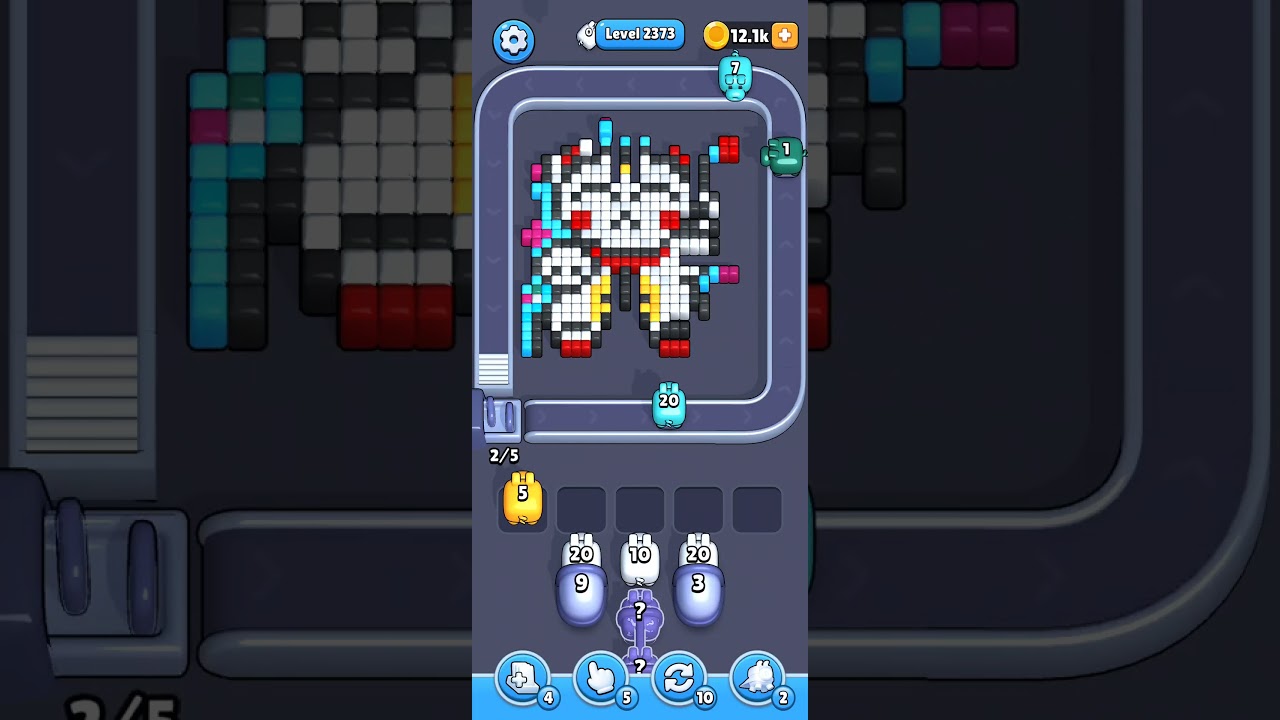Tap the mystery piece with question marks
The height and width of the screenshot is (720, 1280).
pyautogui.click(x=640, y=615)
